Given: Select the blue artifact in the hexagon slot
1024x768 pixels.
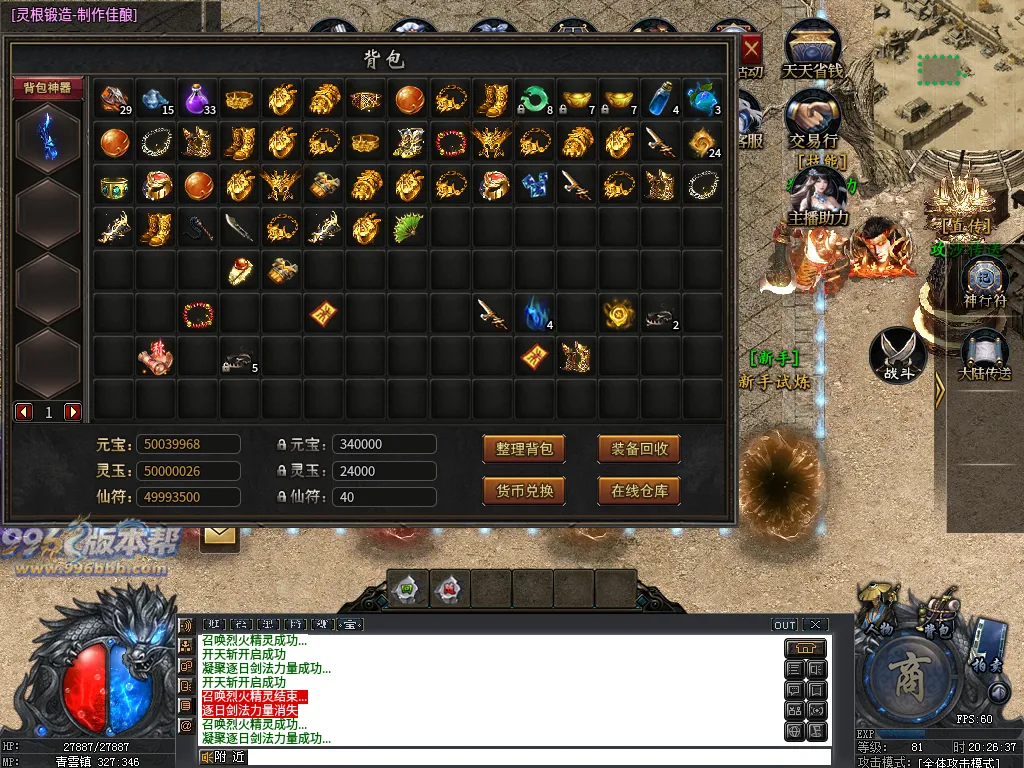Looking at the screenshot, I should (48, 138).
